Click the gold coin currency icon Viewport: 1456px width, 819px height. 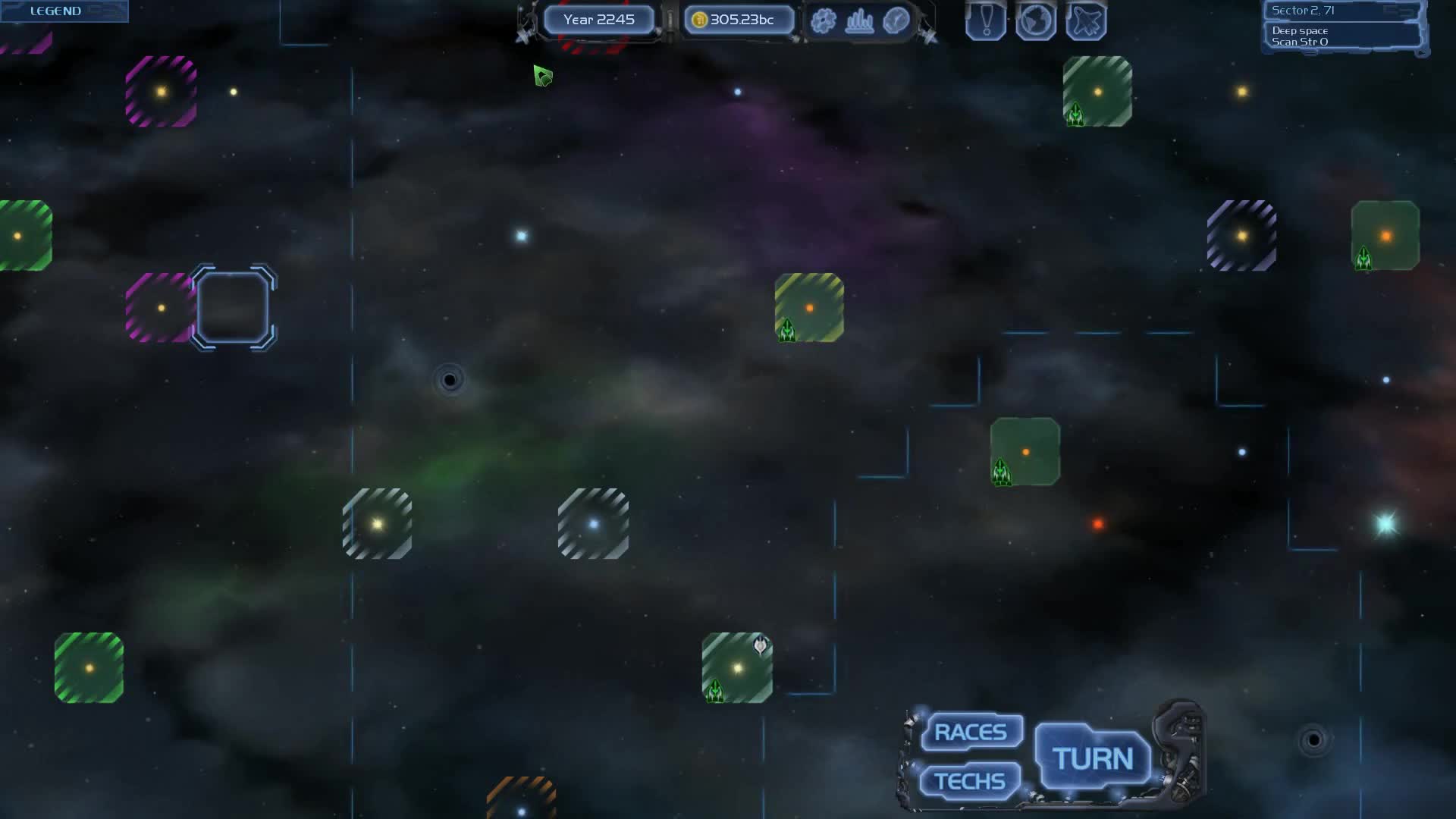[x=698, y=20]
